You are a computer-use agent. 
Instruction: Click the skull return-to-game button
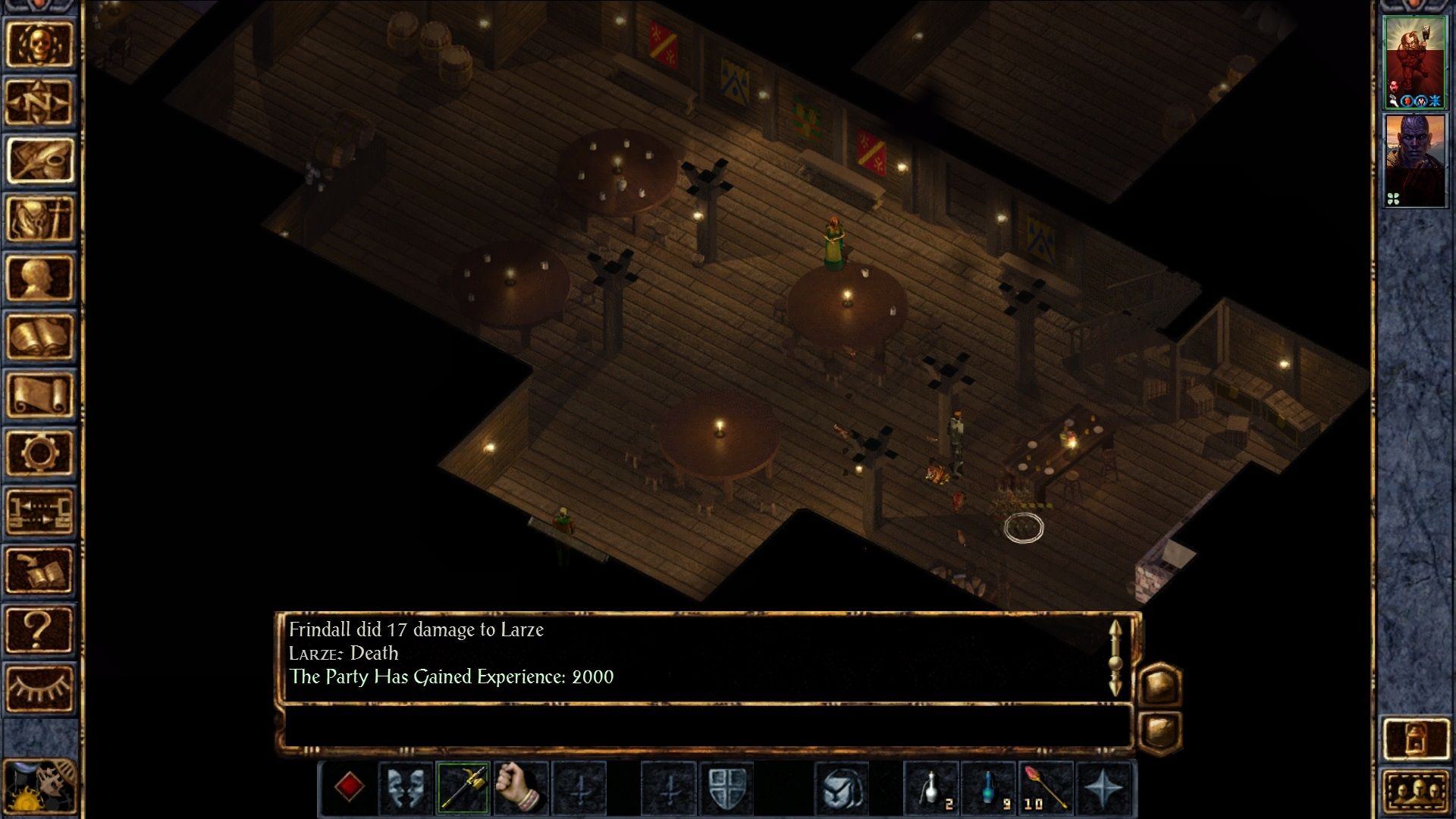pos(39,44)
